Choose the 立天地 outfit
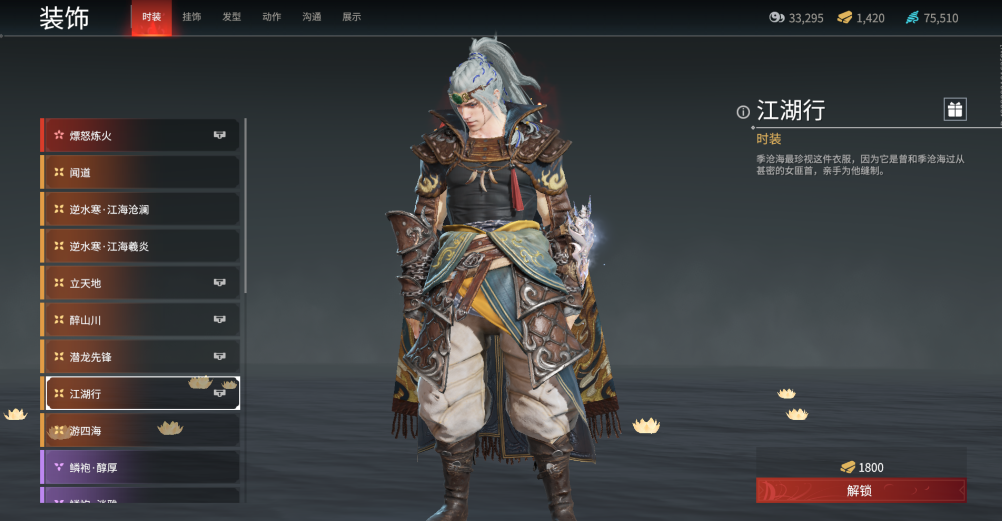The height and width of the screenshot is (521, 1002). 140,283
